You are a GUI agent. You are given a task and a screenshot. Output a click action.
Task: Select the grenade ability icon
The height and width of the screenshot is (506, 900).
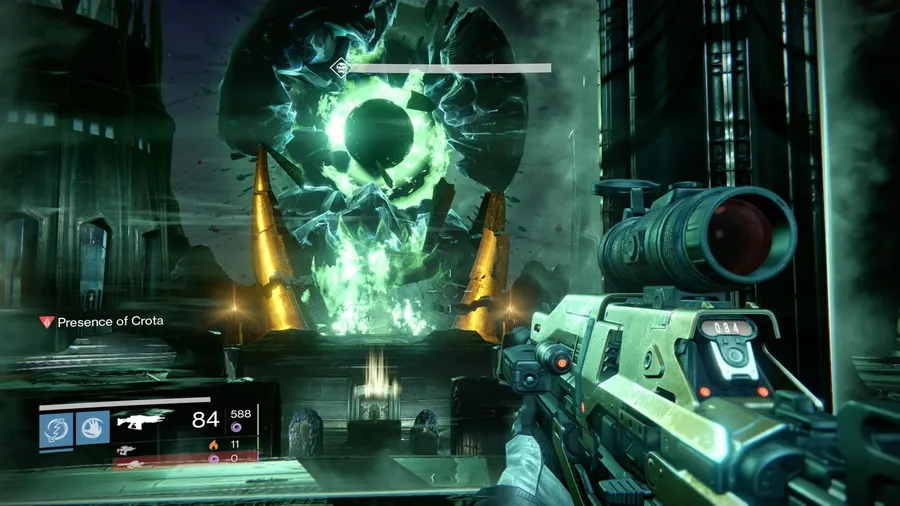pyautogui.click(x=55, y=427)
